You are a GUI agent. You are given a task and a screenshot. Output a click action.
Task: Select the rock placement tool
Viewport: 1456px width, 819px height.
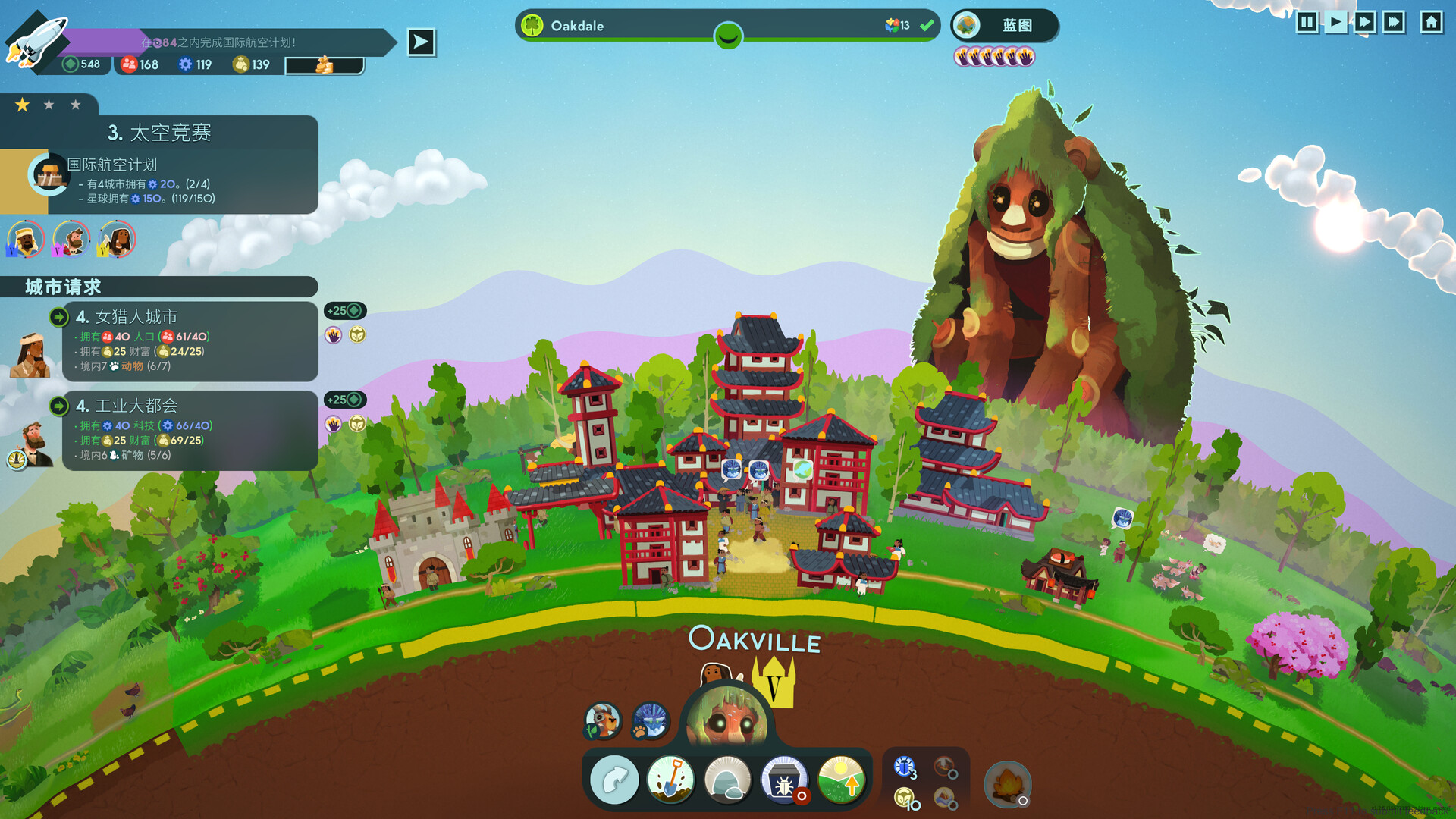point(728,779)
